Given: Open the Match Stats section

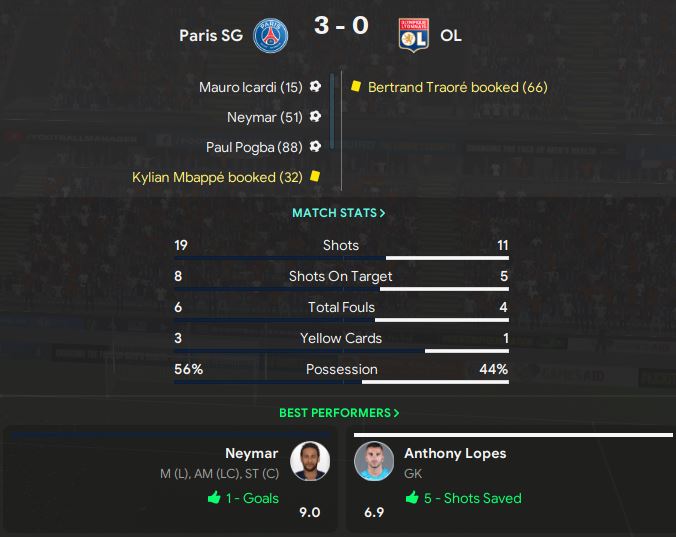Looking at the screenshot, I should pyautogui.click(x=338, y=213).
